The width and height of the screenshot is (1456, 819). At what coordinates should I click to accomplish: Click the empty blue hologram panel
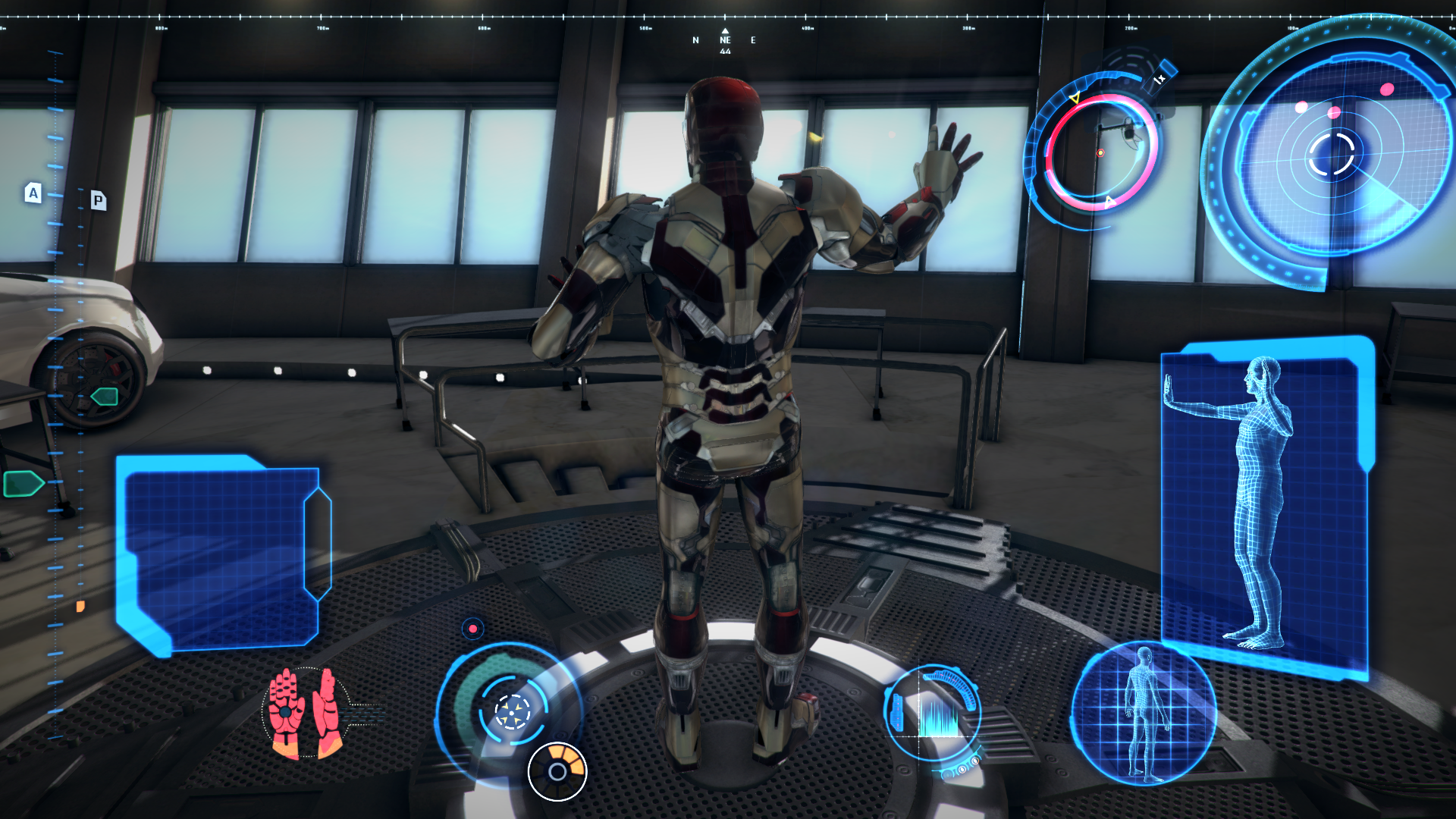coord(220,554)
